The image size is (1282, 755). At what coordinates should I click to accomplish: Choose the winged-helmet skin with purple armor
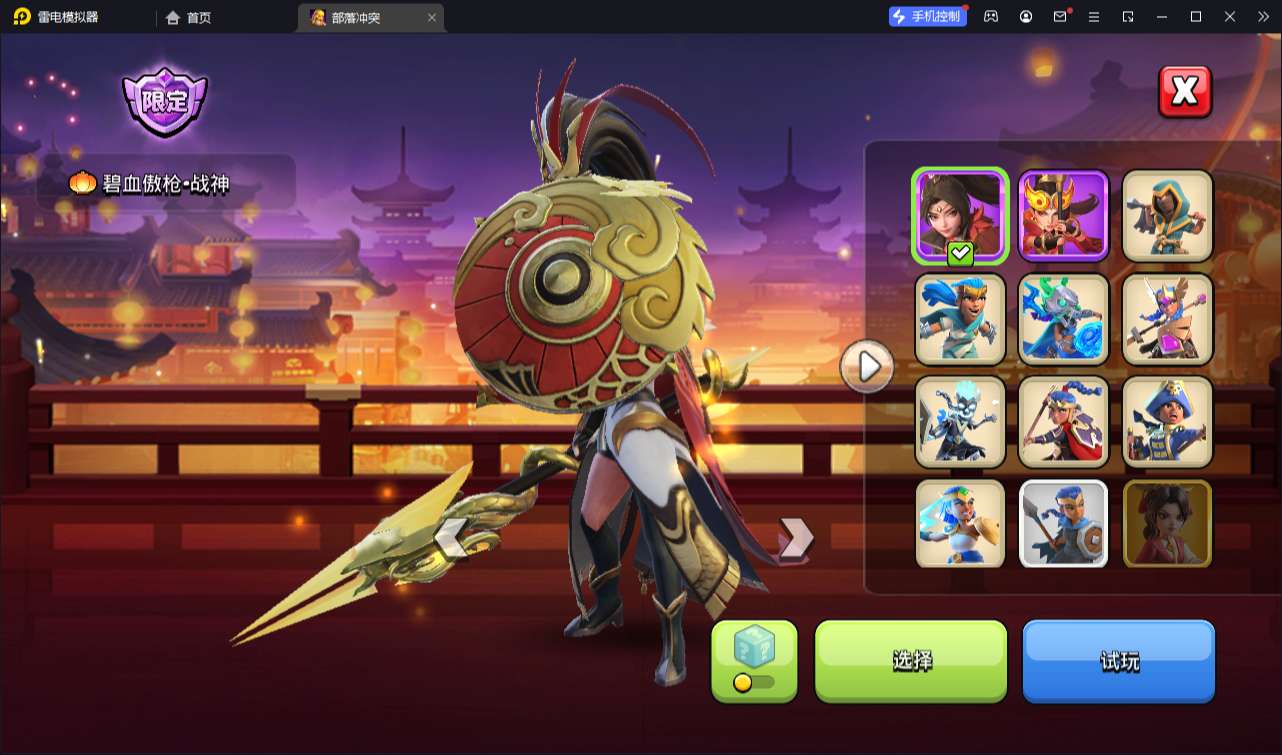1167,318
